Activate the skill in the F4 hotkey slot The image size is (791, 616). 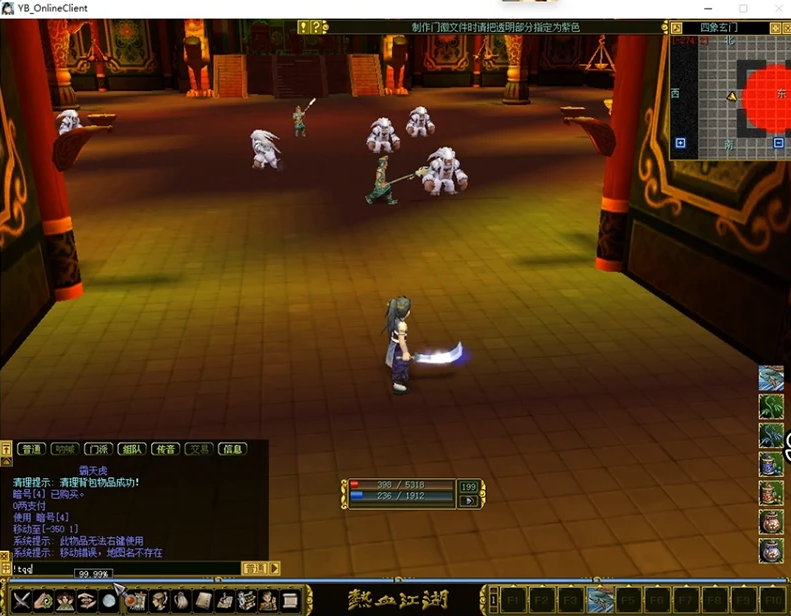click(600, 600)
